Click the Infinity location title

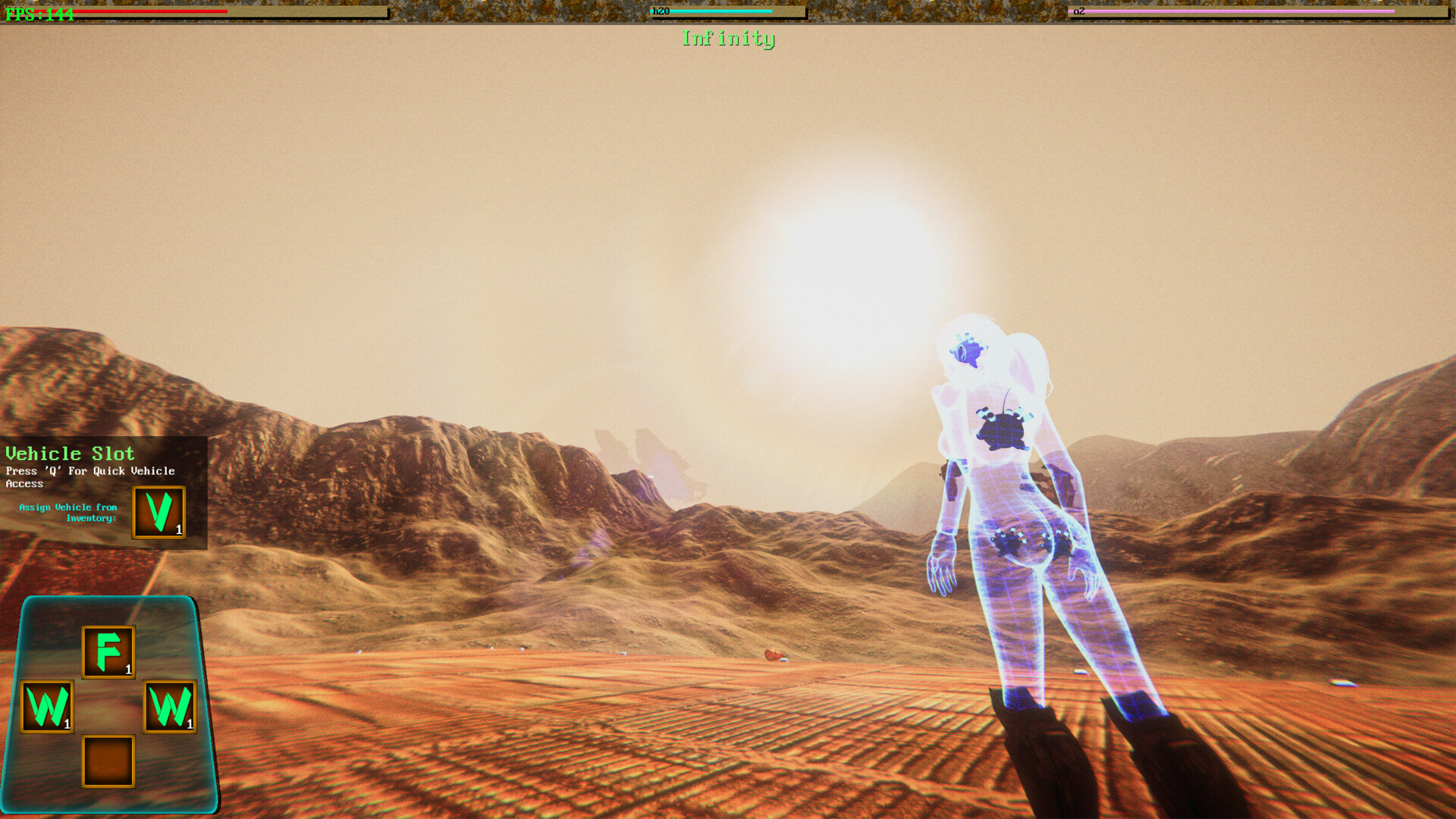(x=728, y=39)
